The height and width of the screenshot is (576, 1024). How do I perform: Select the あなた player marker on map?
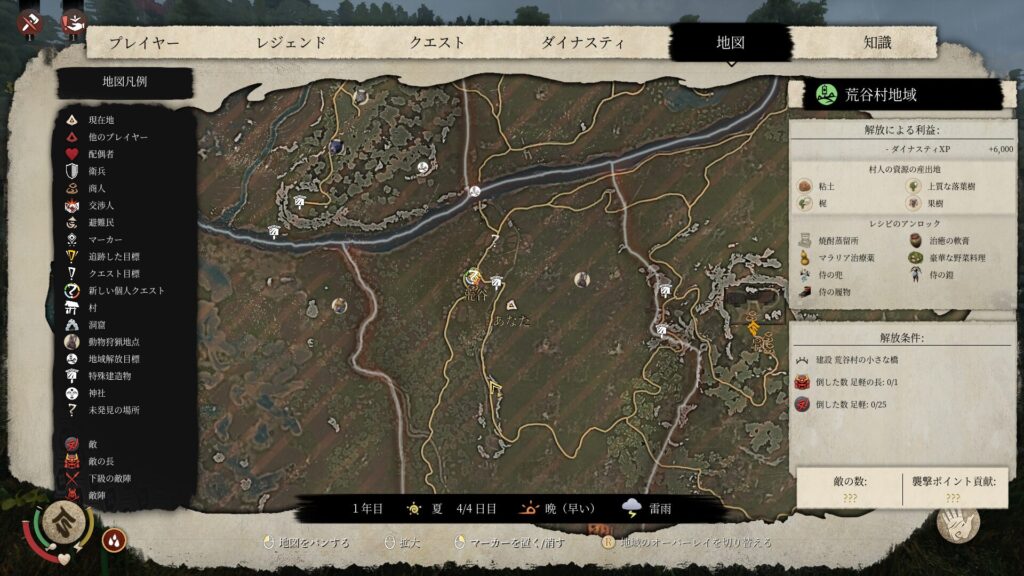pos(511,304)
